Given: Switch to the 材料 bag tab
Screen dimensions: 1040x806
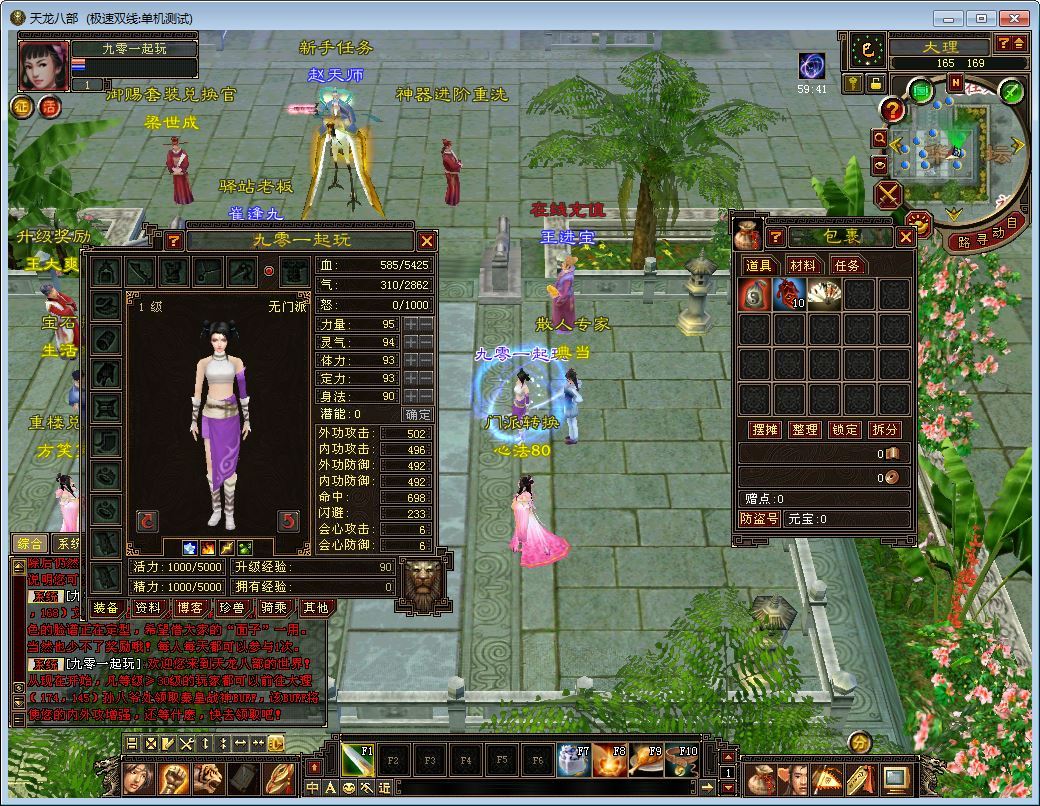Looking at the screenshot, I should click(802, 265).
